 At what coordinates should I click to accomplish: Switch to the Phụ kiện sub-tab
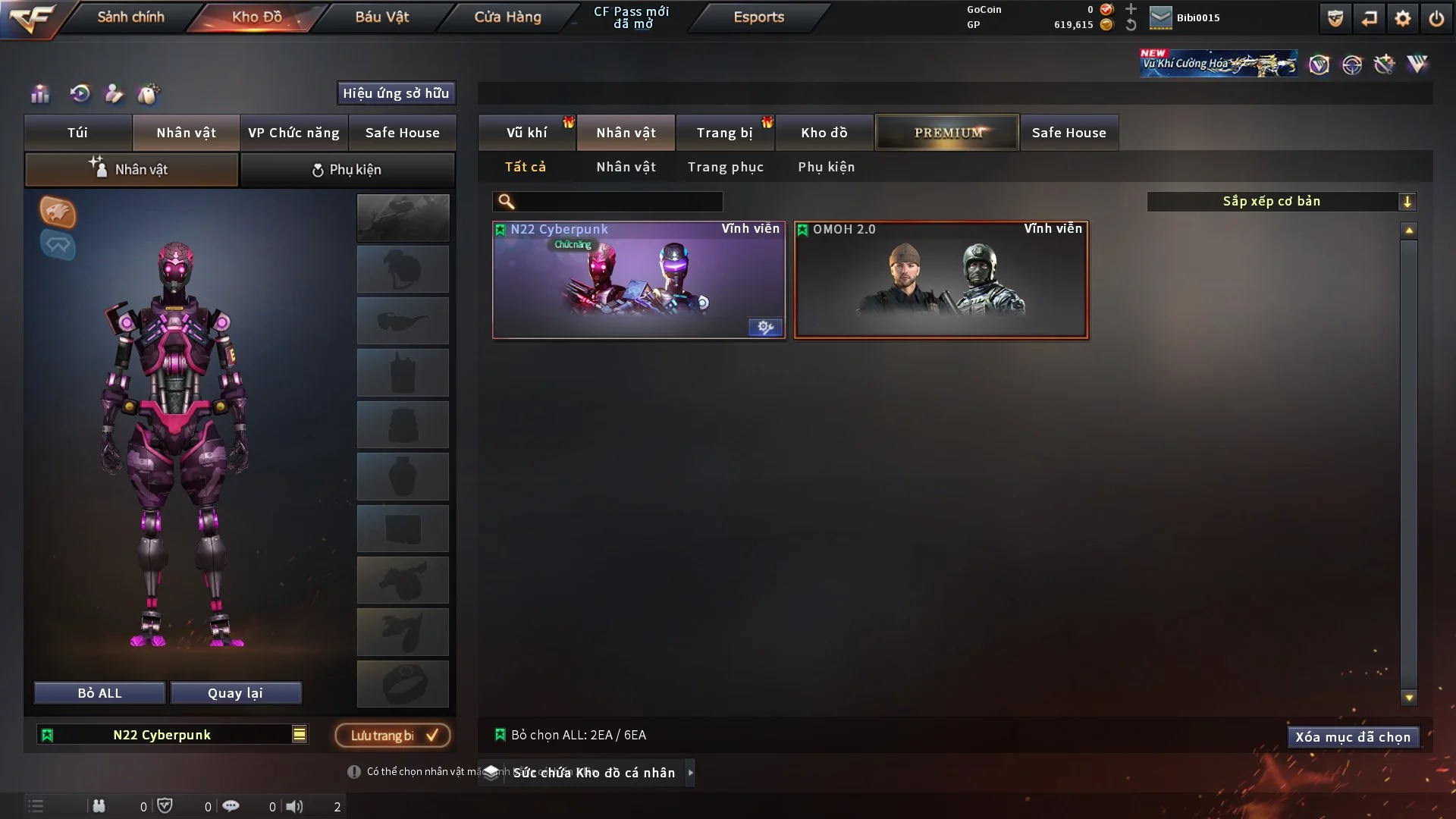coord(347,170)
